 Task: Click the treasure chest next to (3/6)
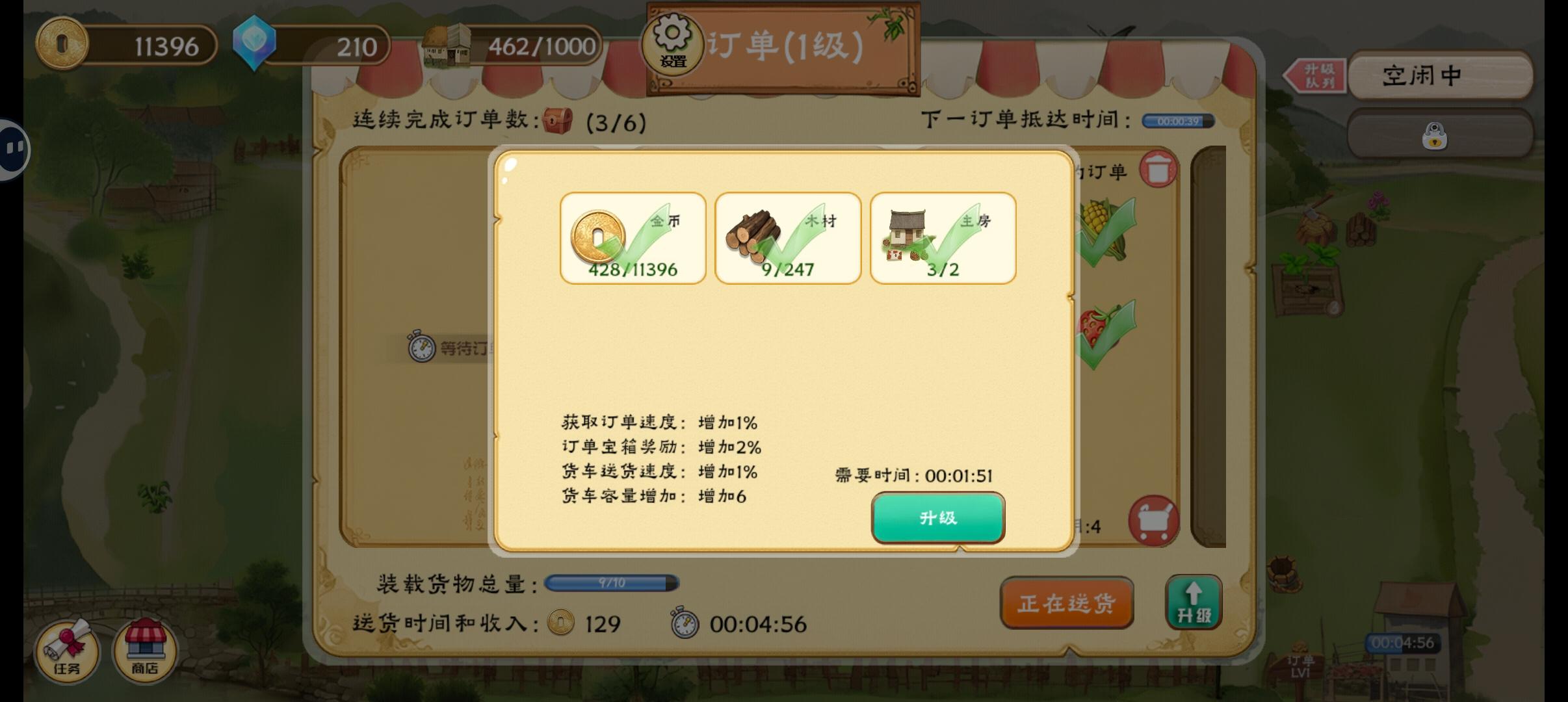558,122
